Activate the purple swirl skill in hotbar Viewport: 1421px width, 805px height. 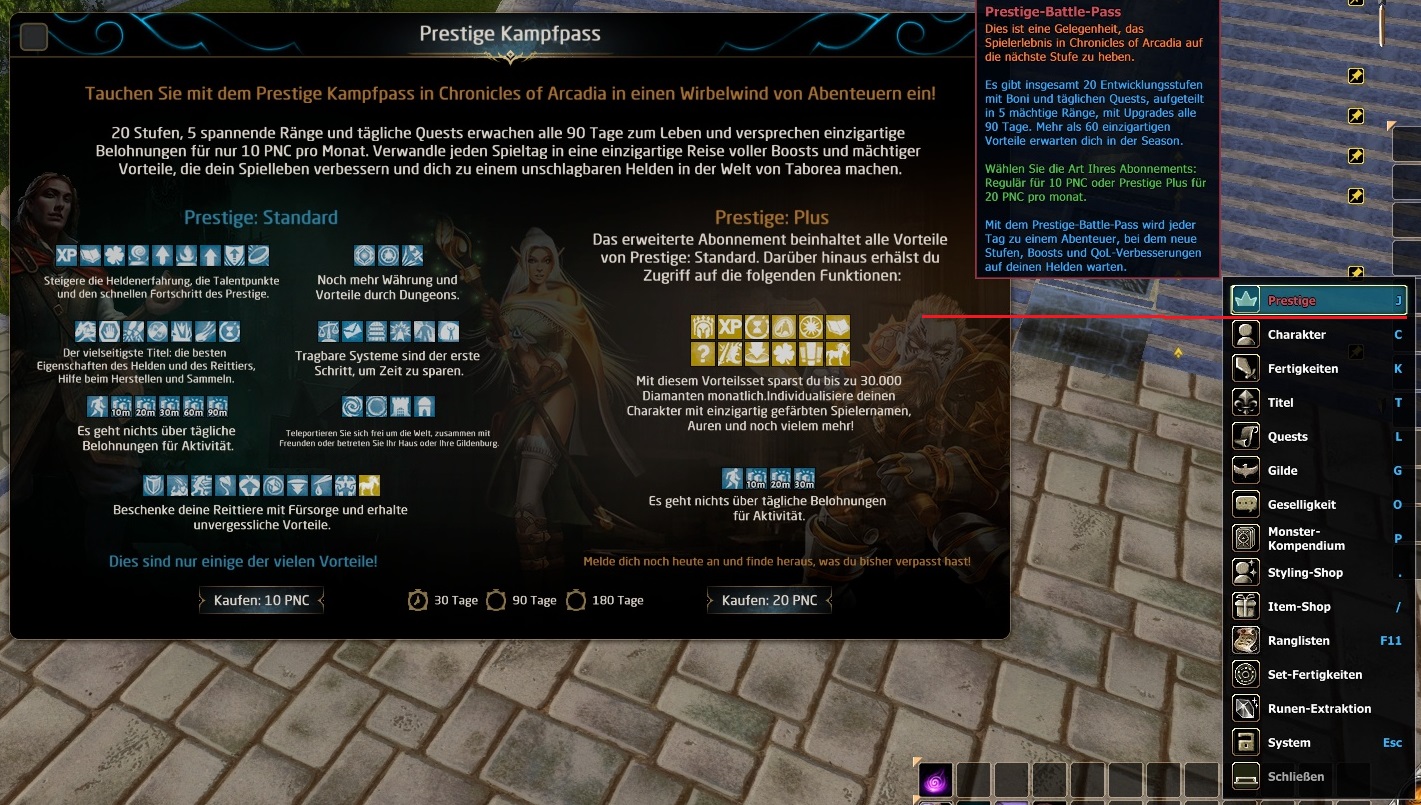(x=936, y=780)
